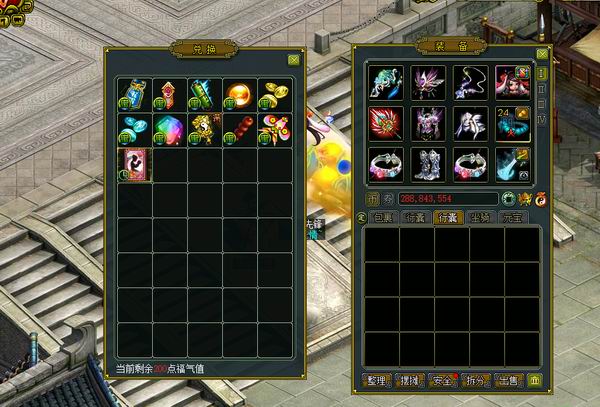Click the 出售 sell button

[509, 380]
